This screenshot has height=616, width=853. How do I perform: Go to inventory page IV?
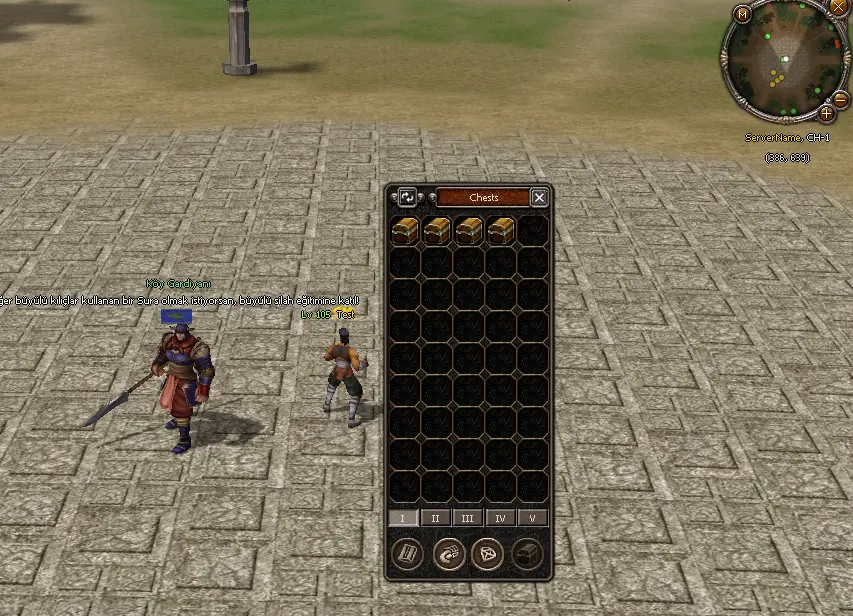(x=500, y=518)
